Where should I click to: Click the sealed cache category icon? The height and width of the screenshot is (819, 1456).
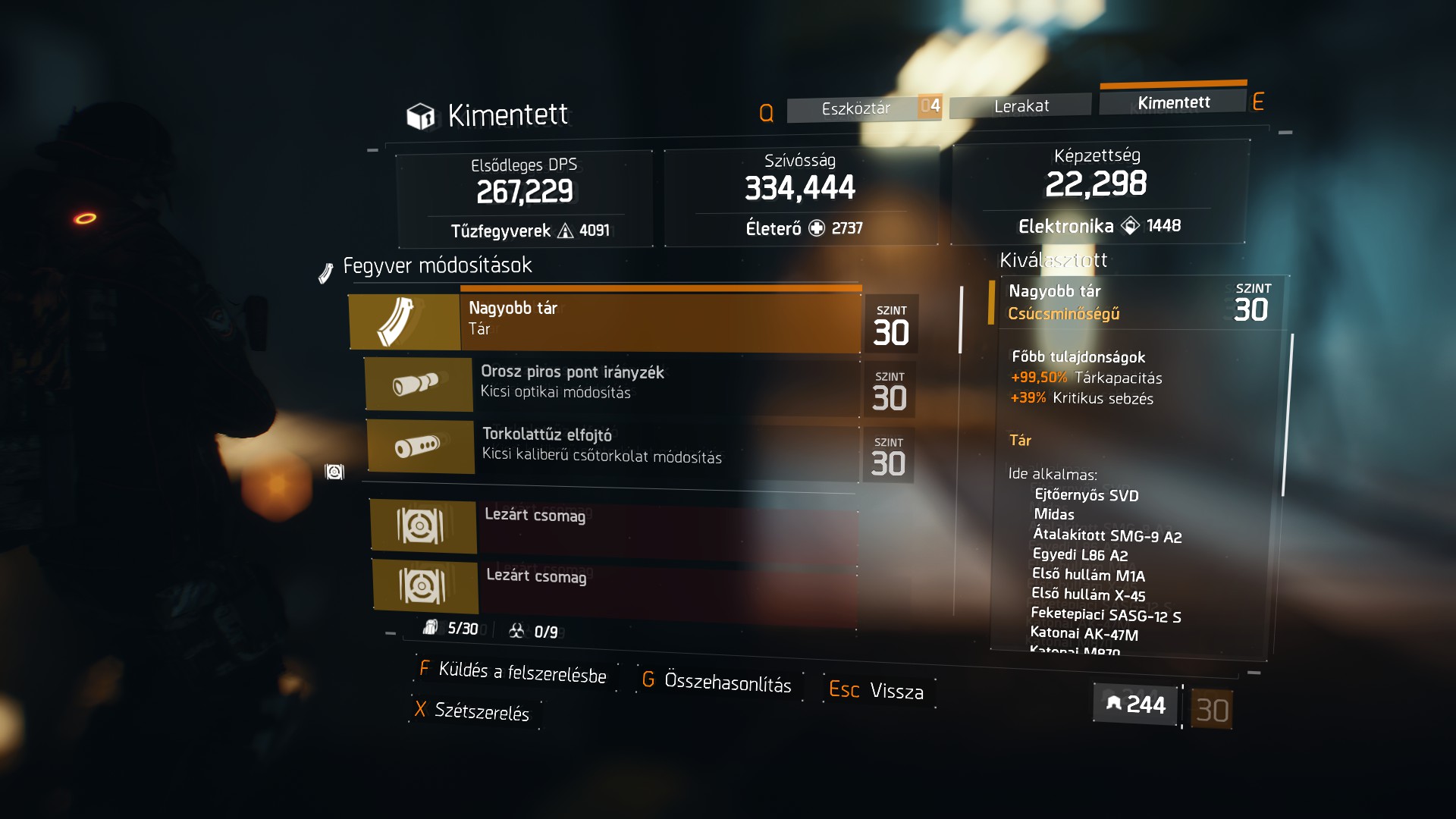click(x=334, y=472)
